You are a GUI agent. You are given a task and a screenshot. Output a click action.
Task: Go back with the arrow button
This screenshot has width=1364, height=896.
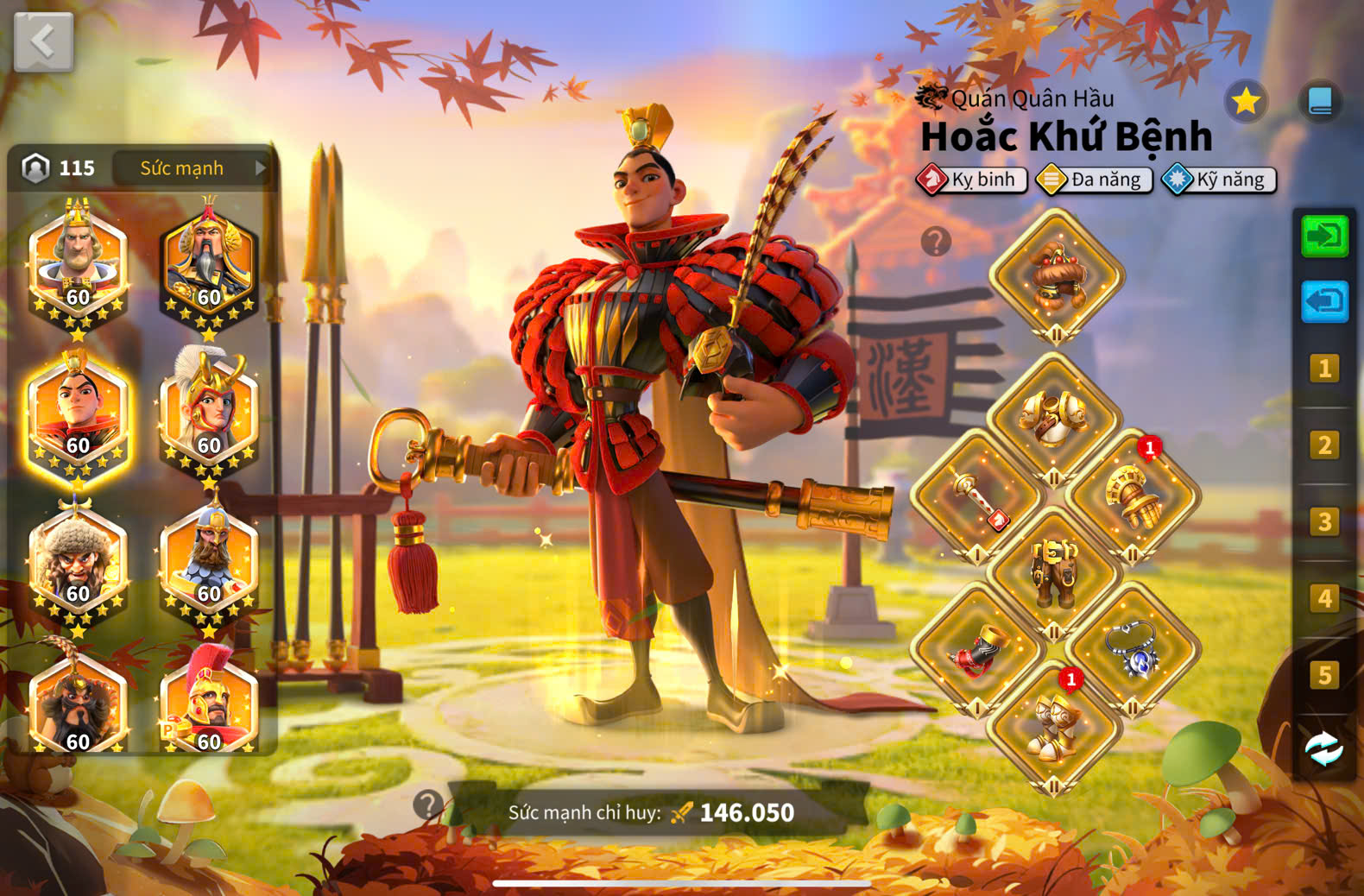click(x=43, y=41)
